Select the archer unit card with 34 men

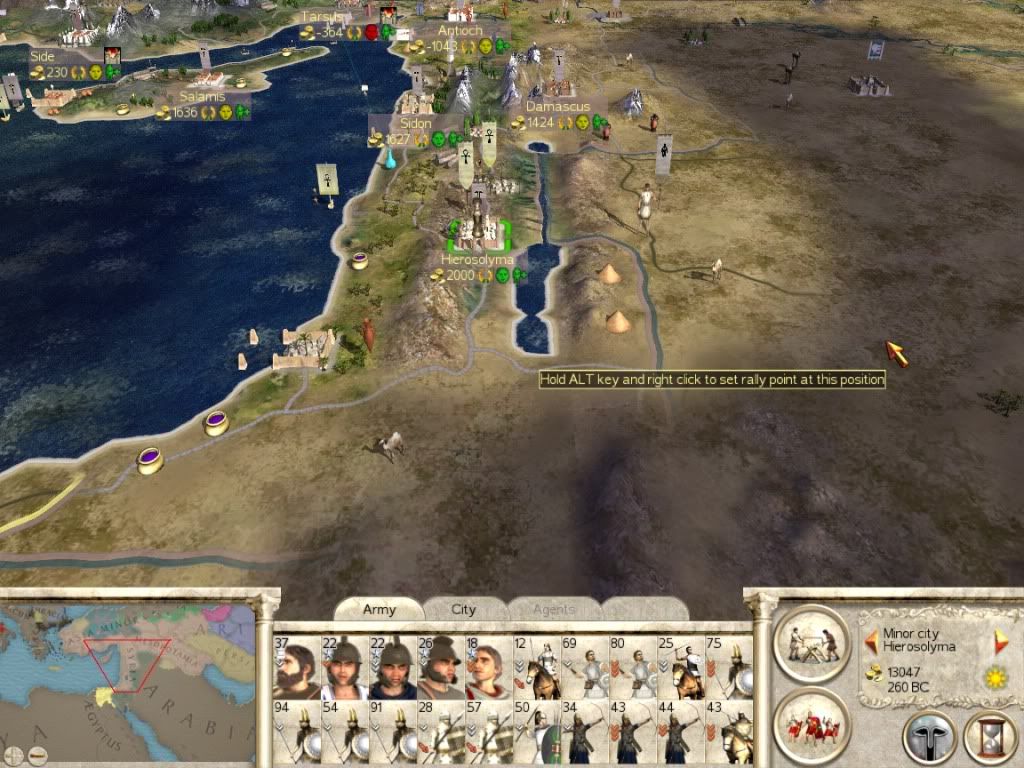click(583, 732)
